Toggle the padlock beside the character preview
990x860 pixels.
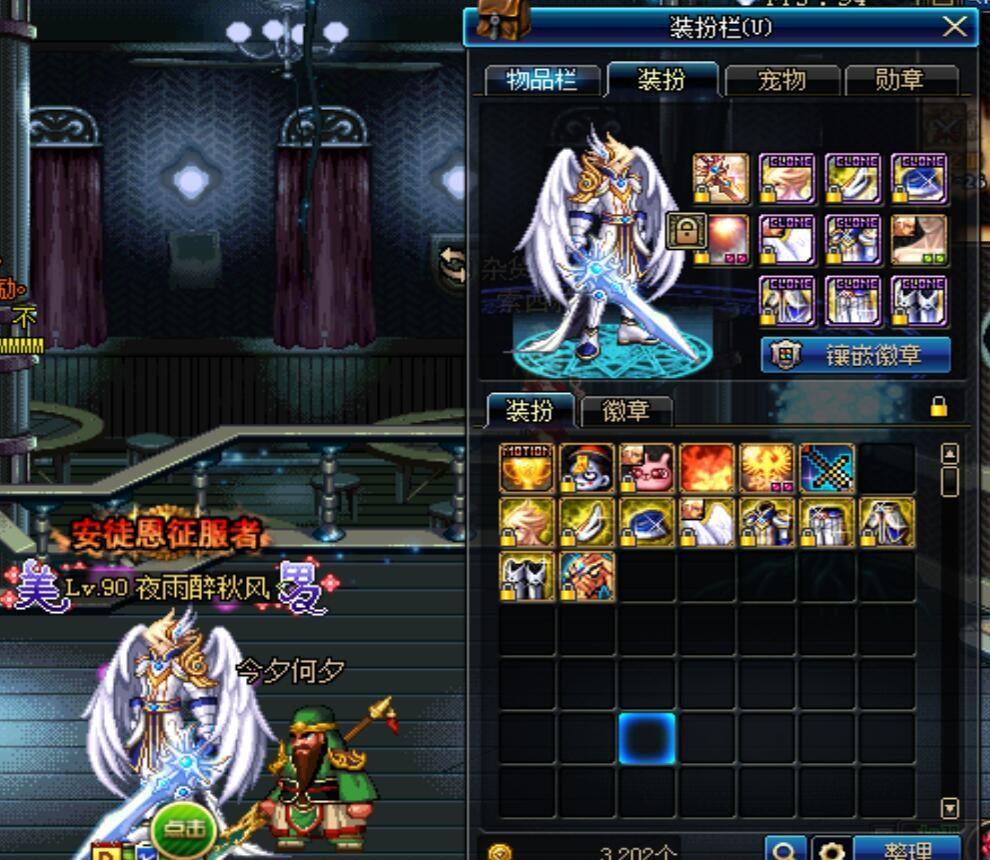point(686,231)
